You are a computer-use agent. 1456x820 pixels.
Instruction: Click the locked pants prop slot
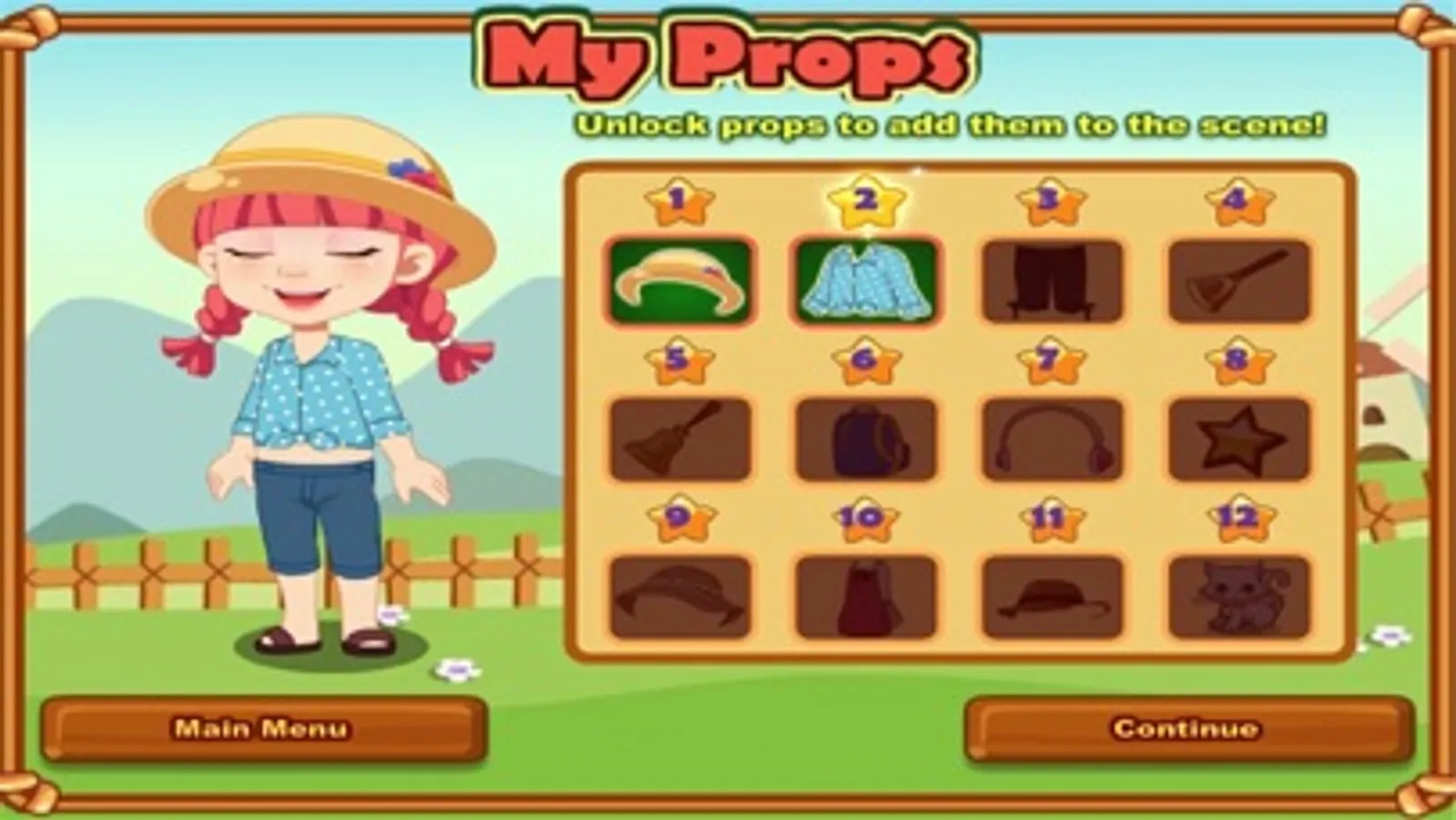(x=1052, y=279)
